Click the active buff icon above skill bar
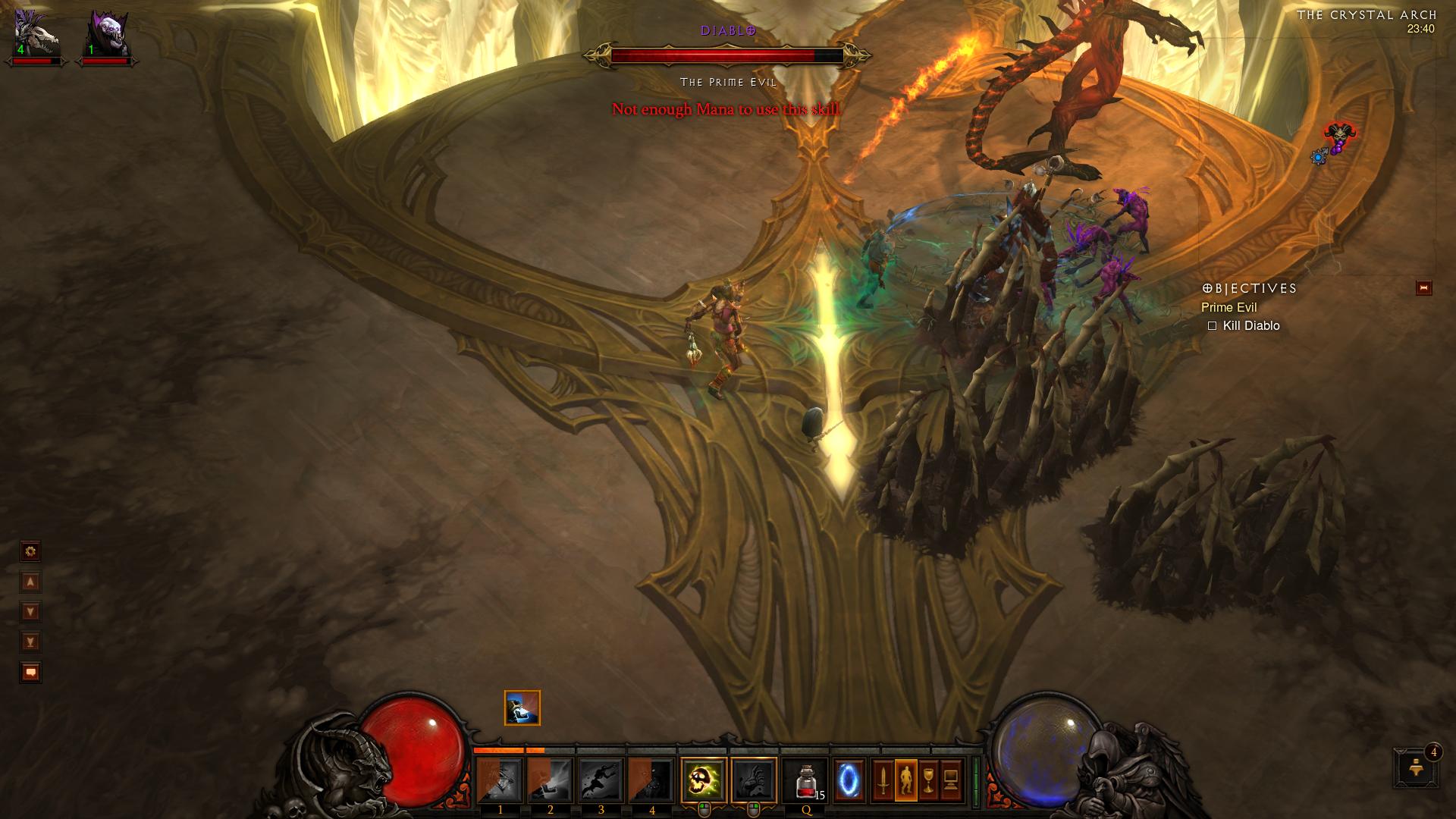Viewport: 1456px width, 819px height. pos(522,708)
